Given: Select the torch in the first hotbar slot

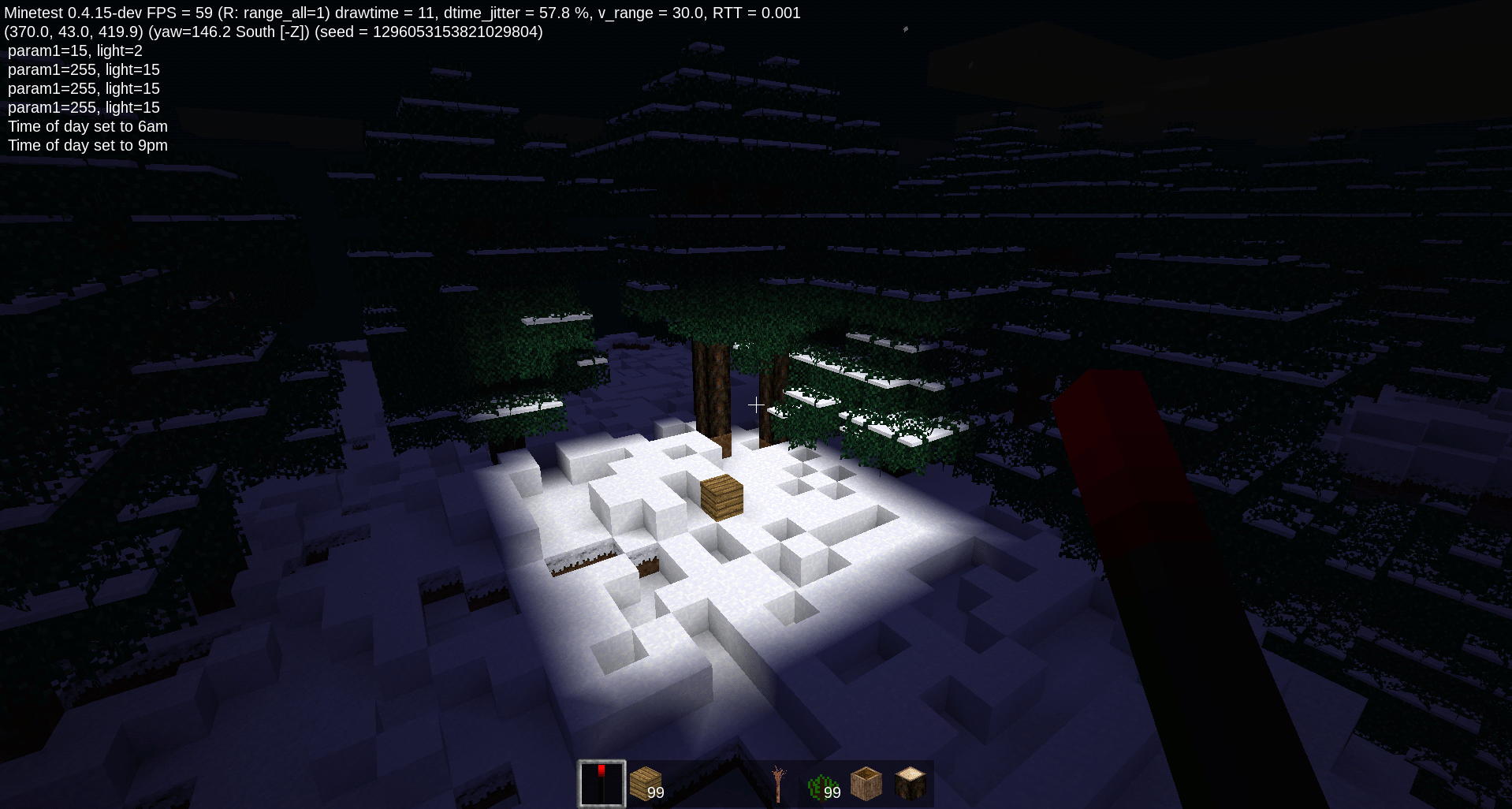Looking at the screenshot, I should [601, 782].
